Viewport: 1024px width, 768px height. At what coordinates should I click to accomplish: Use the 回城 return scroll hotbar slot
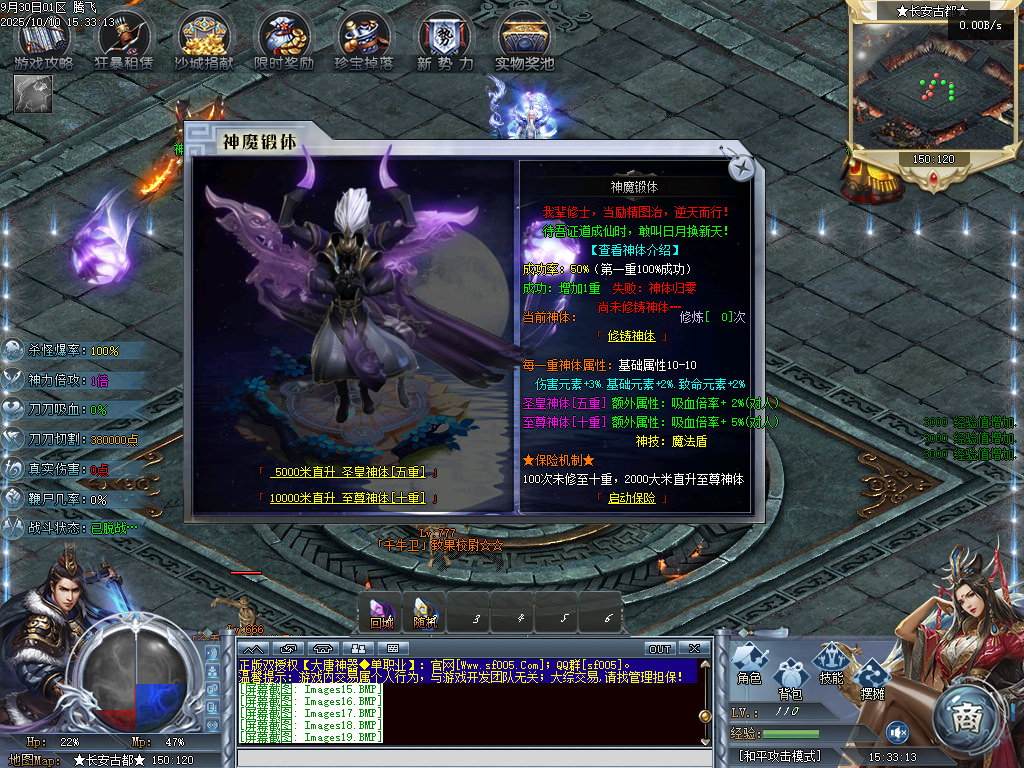[x=381, y=612]
